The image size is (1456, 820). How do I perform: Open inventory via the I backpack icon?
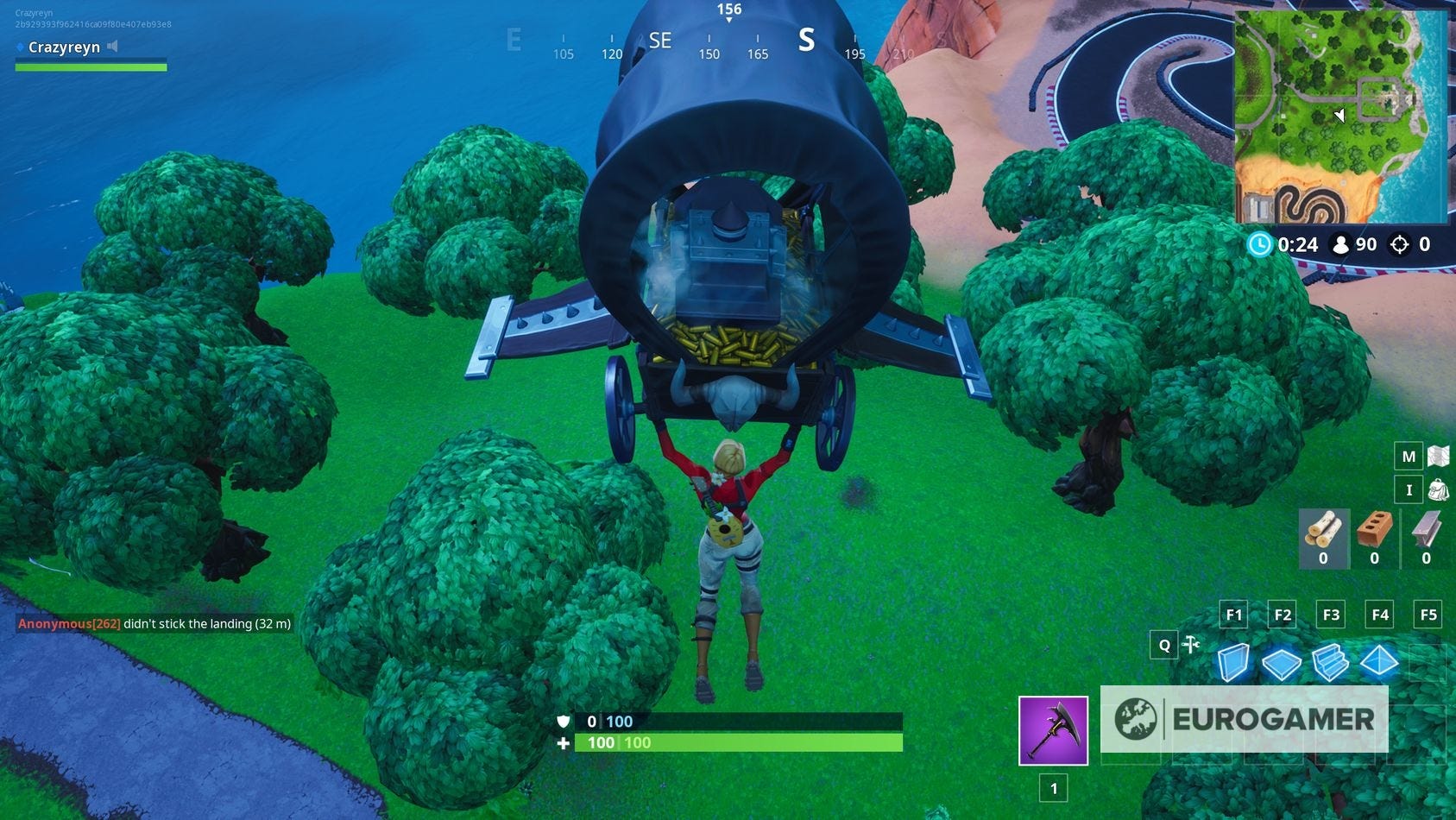pos(1407,489)
